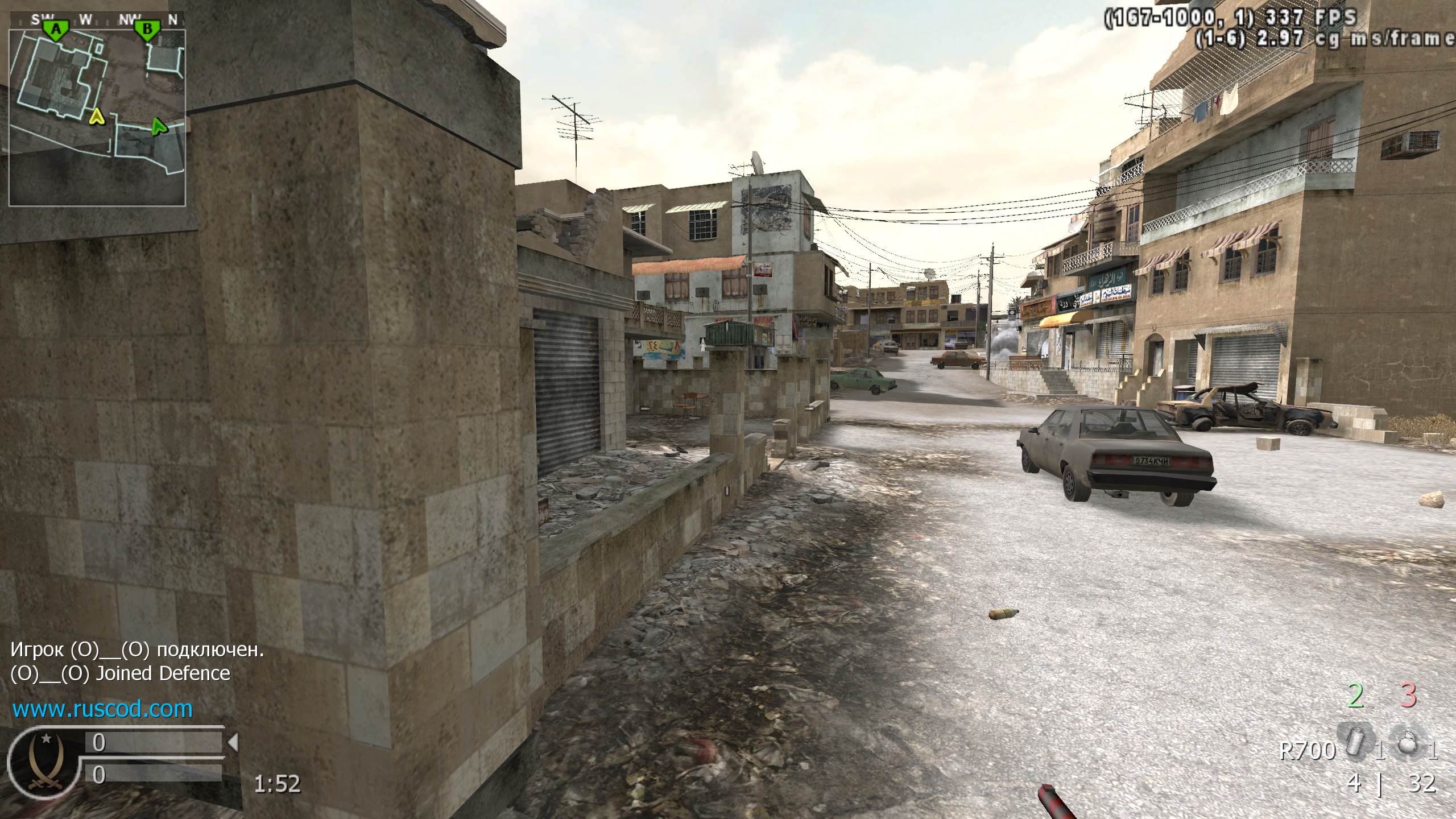
Task: Click the R700 weapon label
Action: 1306,751
